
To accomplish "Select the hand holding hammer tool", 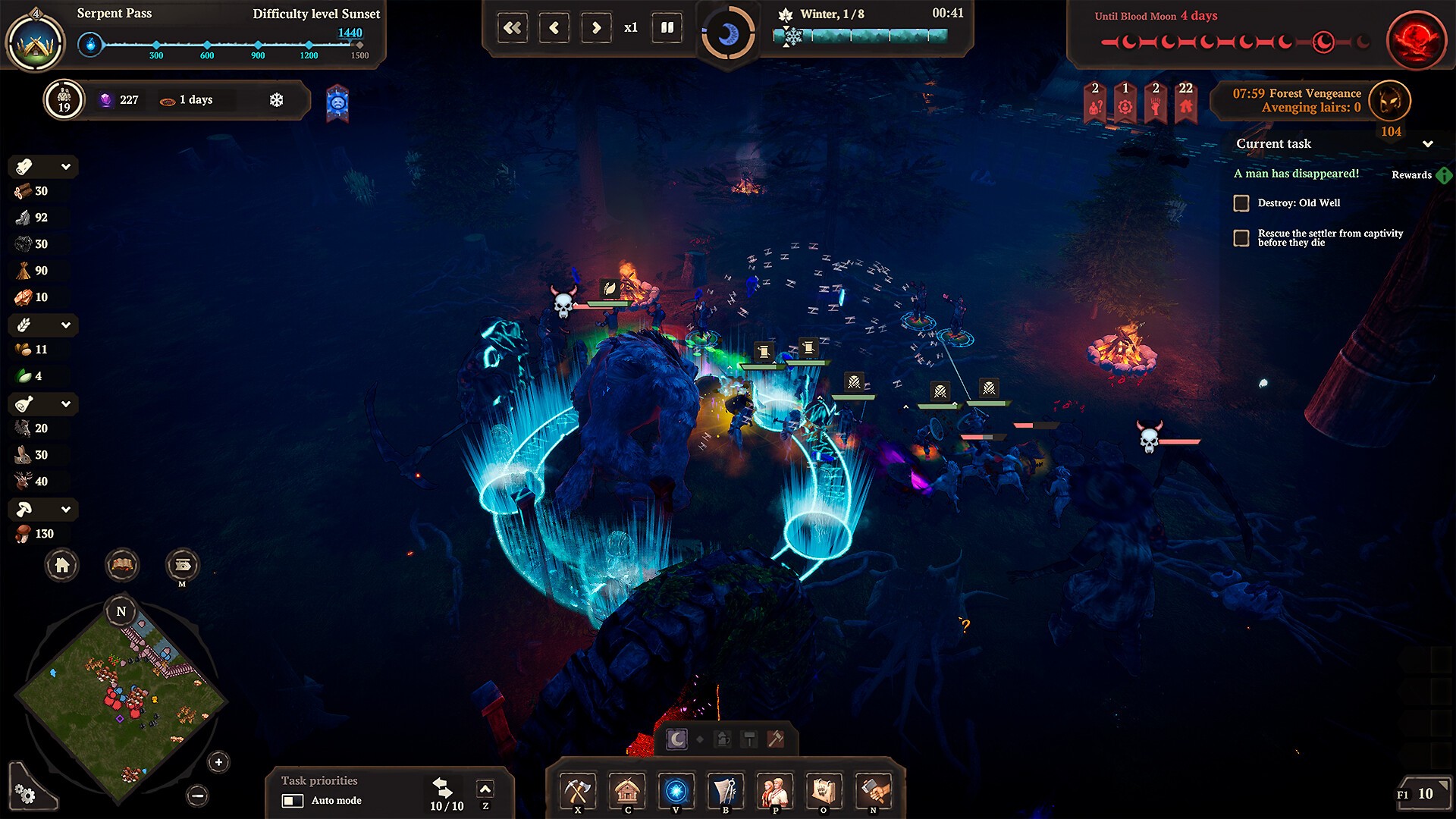I will coord(873,792).
